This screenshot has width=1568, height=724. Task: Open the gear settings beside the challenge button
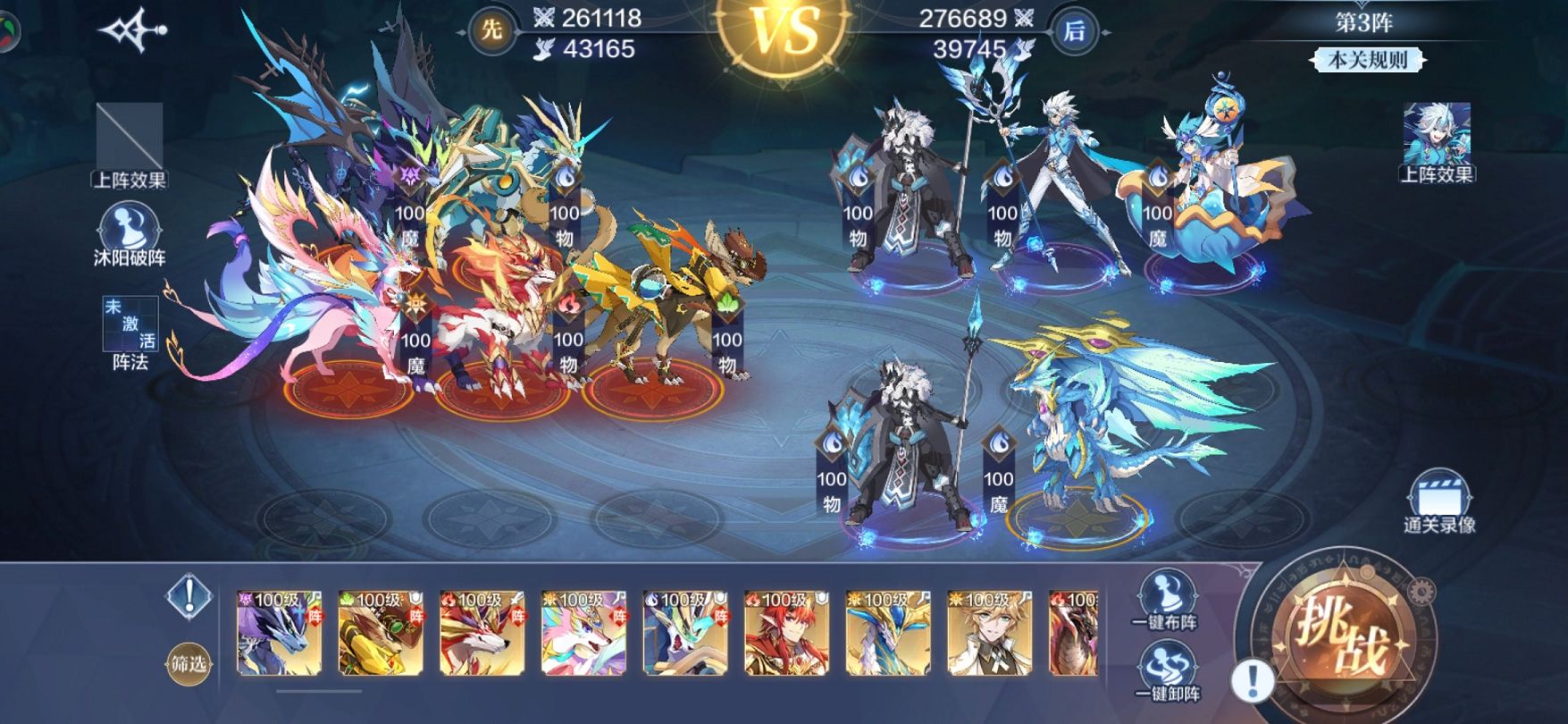[1420, 591]
